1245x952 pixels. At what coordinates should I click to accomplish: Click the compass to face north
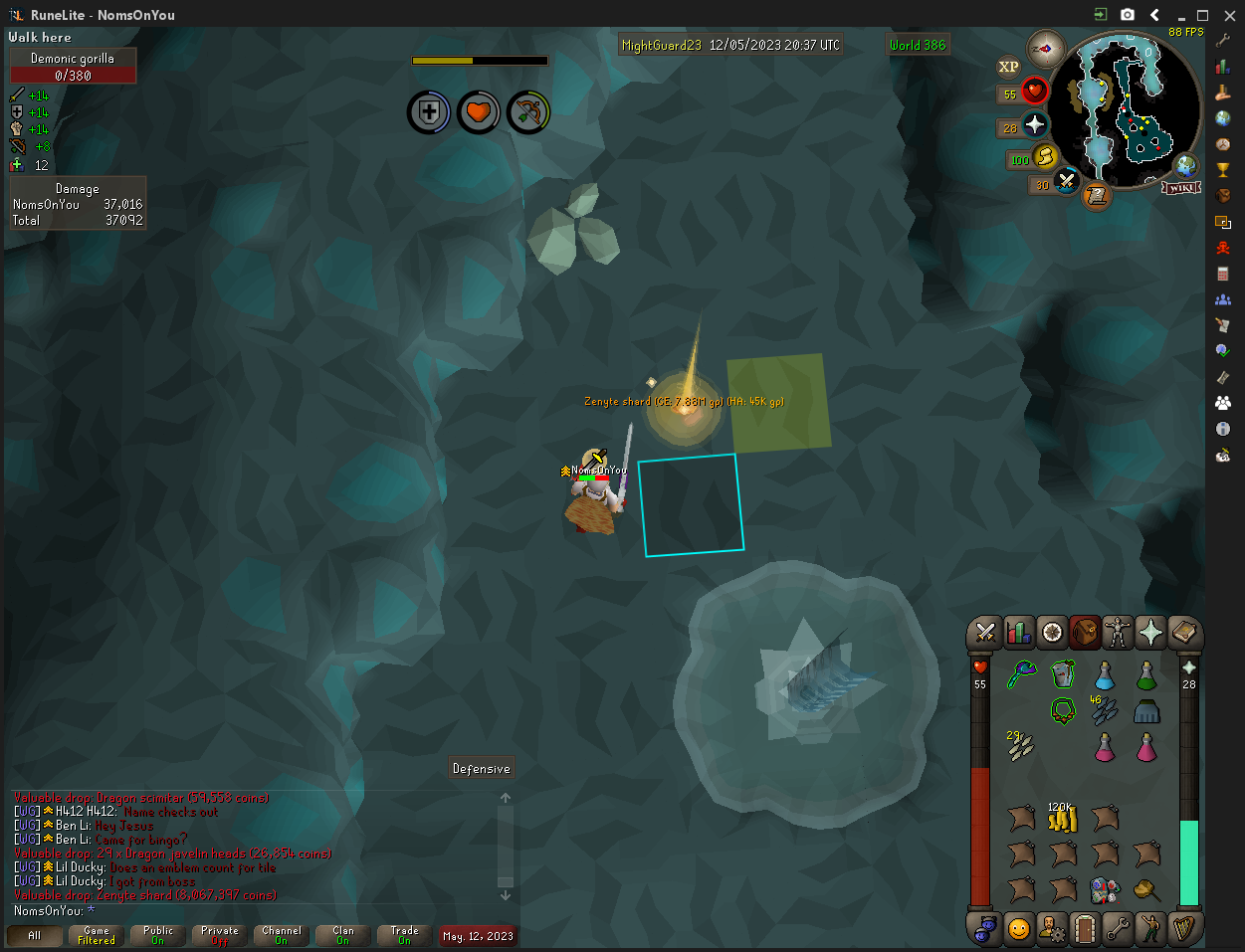1045,49
